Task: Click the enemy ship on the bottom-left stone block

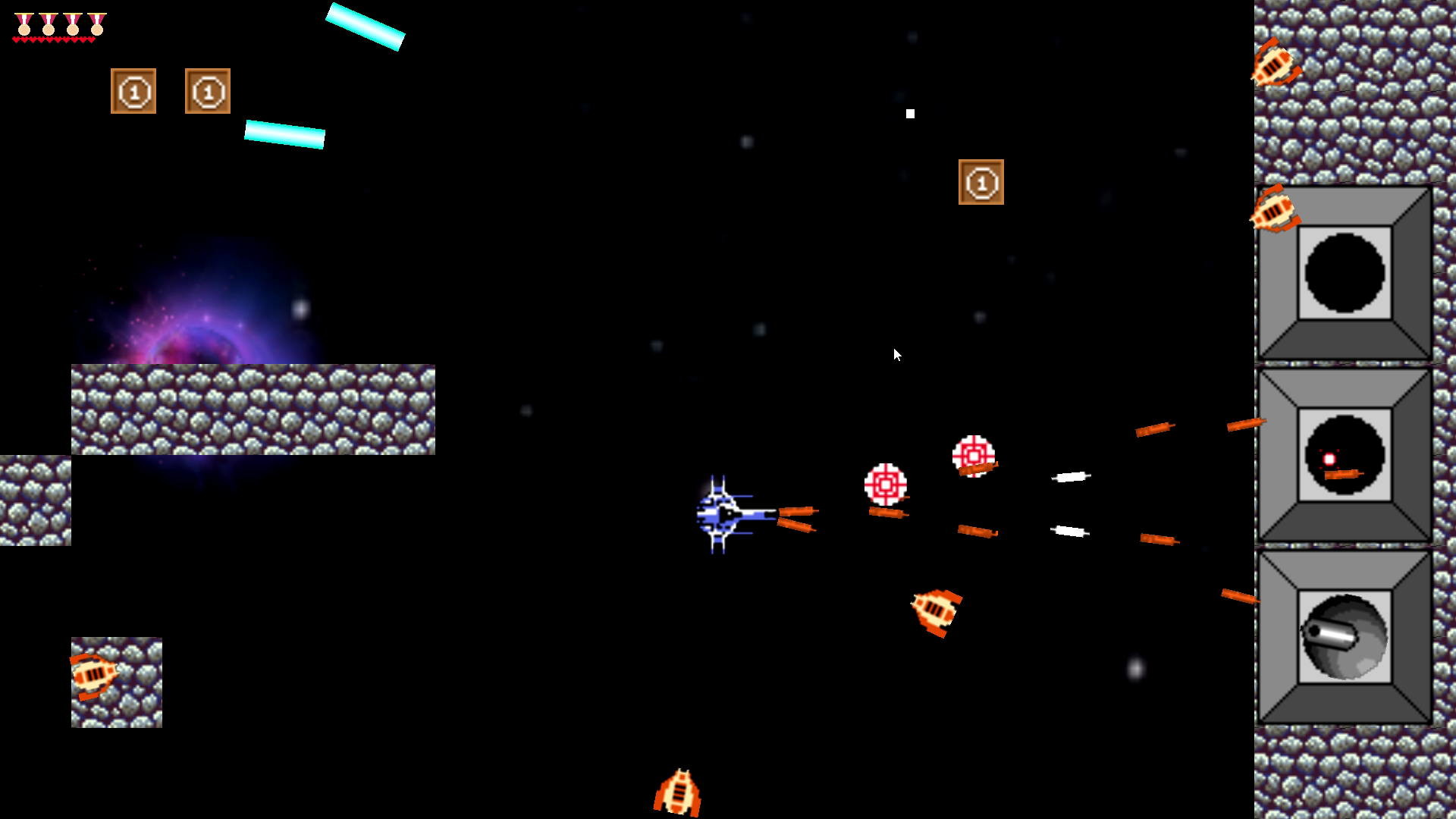Action: coord(94,677)
